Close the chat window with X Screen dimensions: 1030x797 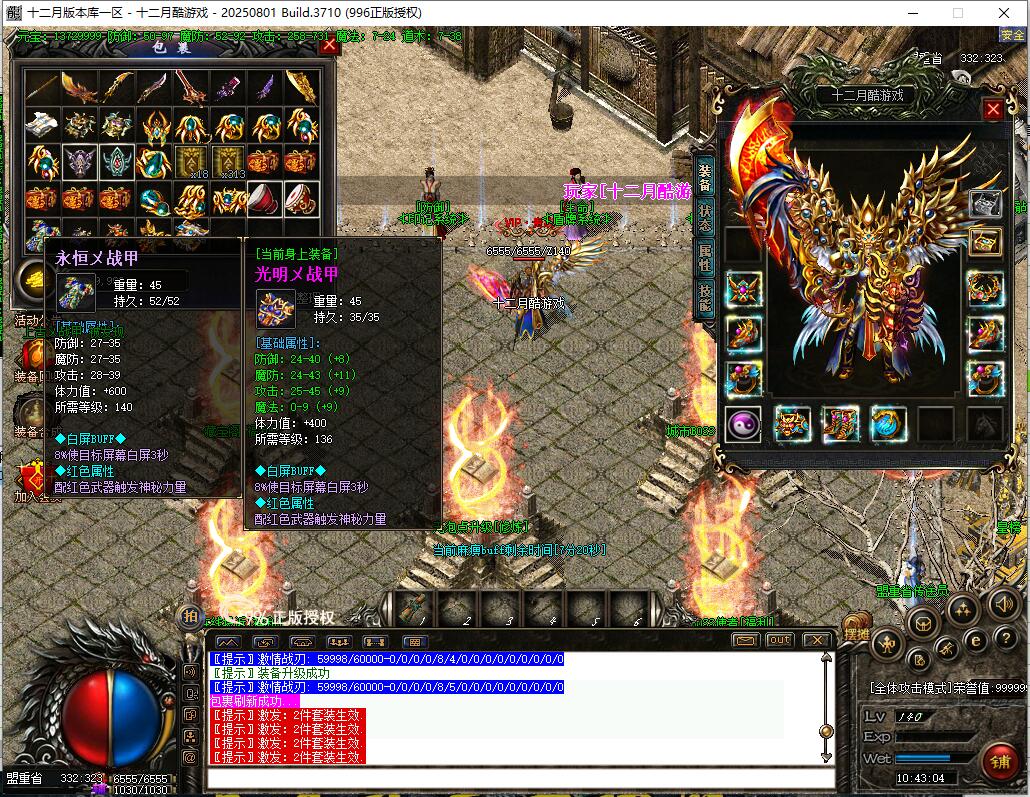pyautogui.click(x=817, y=640)
